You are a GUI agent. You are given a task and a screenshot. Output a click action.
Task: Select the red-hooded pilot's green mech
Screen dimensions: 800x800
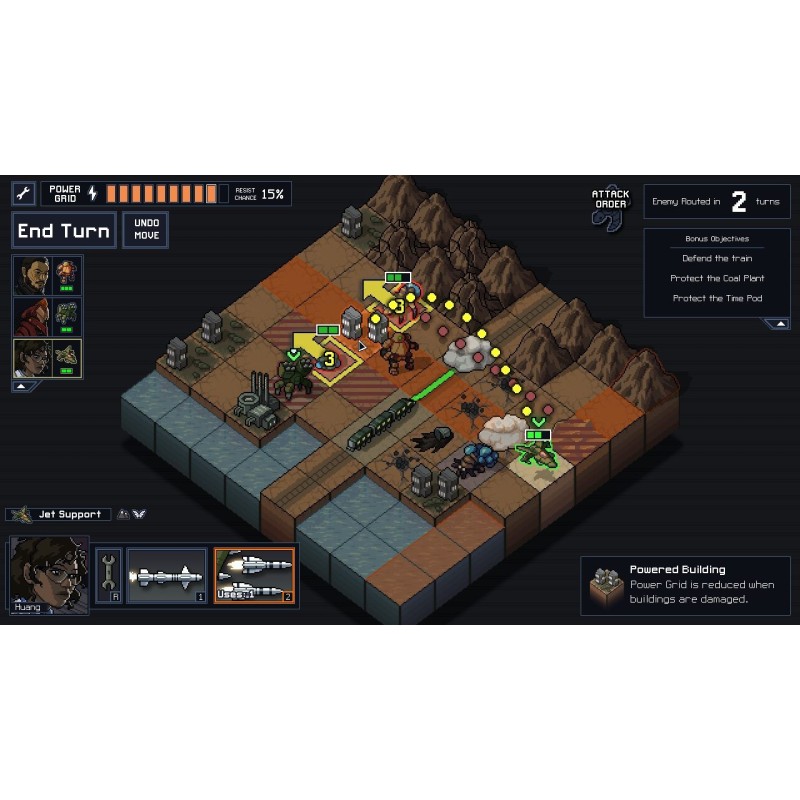(47, 316)
